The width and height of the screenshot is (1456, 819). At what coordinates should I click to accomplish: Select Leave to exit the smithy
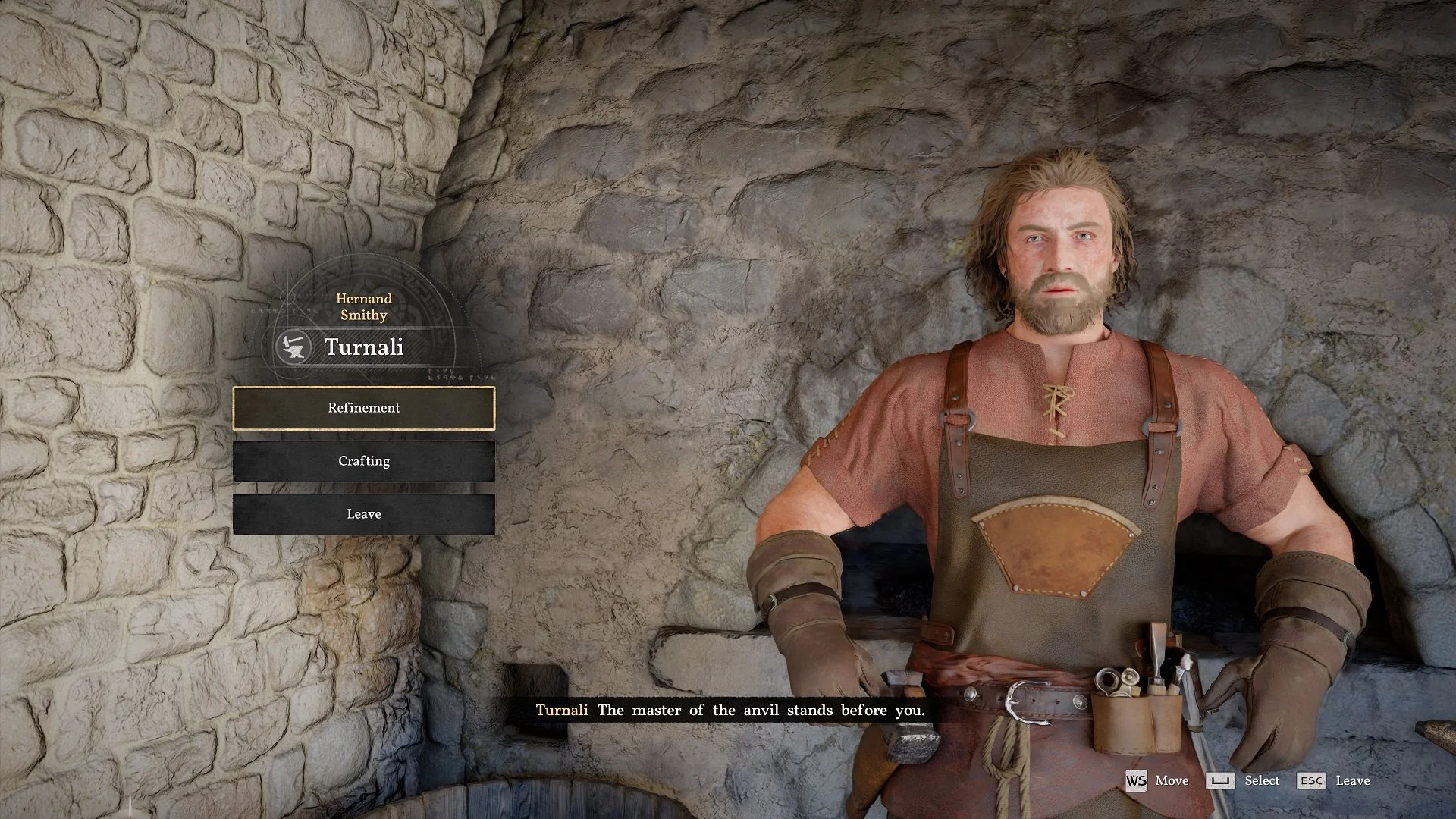[364, 514]
